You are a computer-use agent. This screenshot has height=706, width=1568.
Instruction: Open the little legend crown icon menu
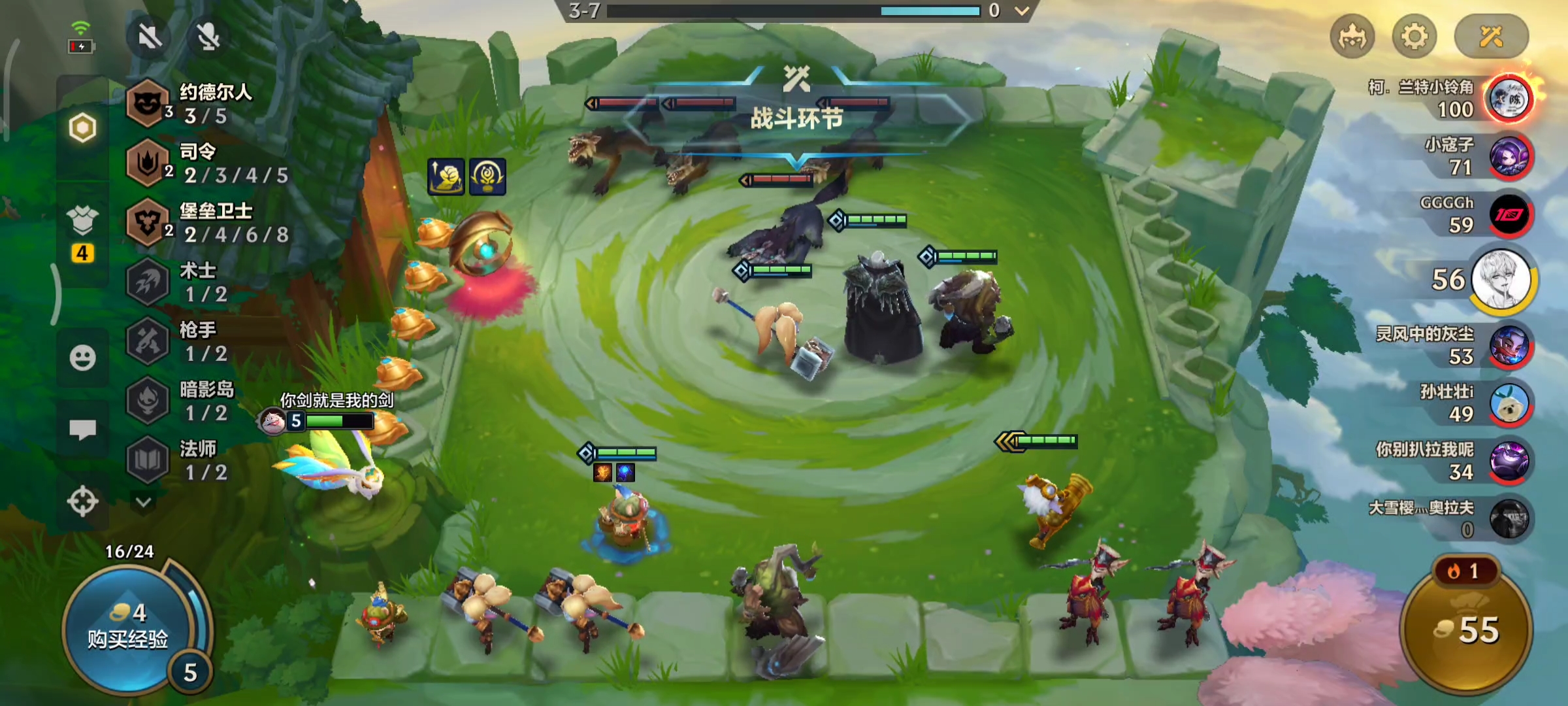[x=1352, y=37]
